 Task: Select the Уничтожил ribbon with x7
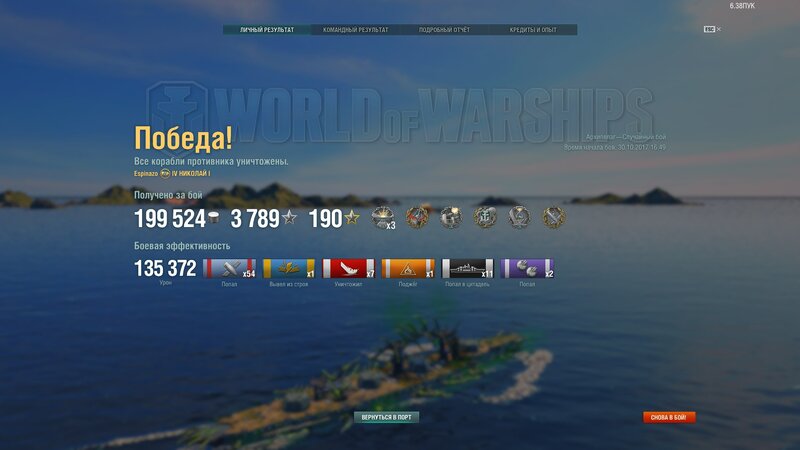tap(349, 268)
